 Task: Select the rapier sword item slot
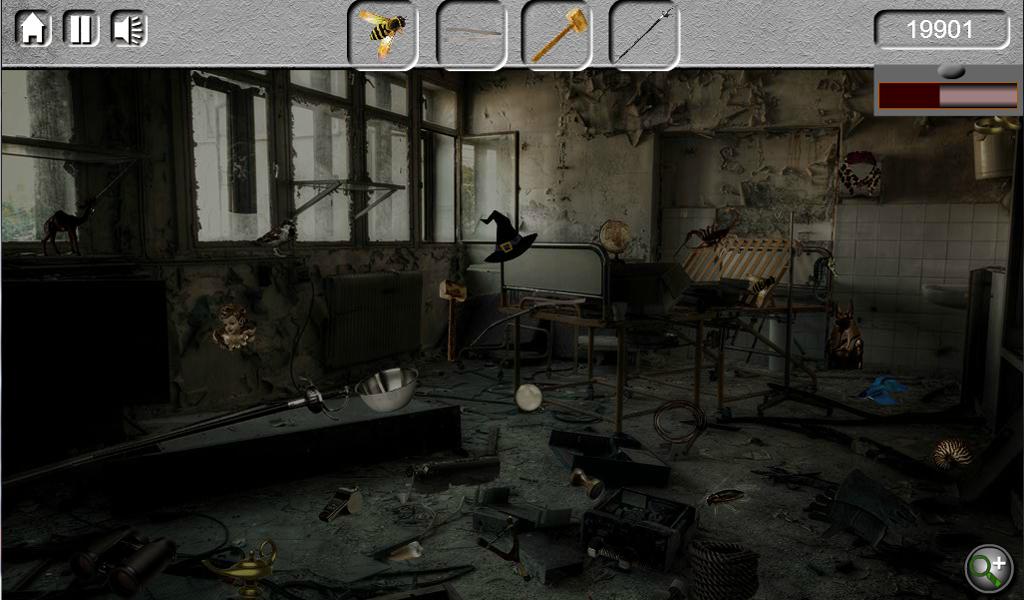(644, 35)
